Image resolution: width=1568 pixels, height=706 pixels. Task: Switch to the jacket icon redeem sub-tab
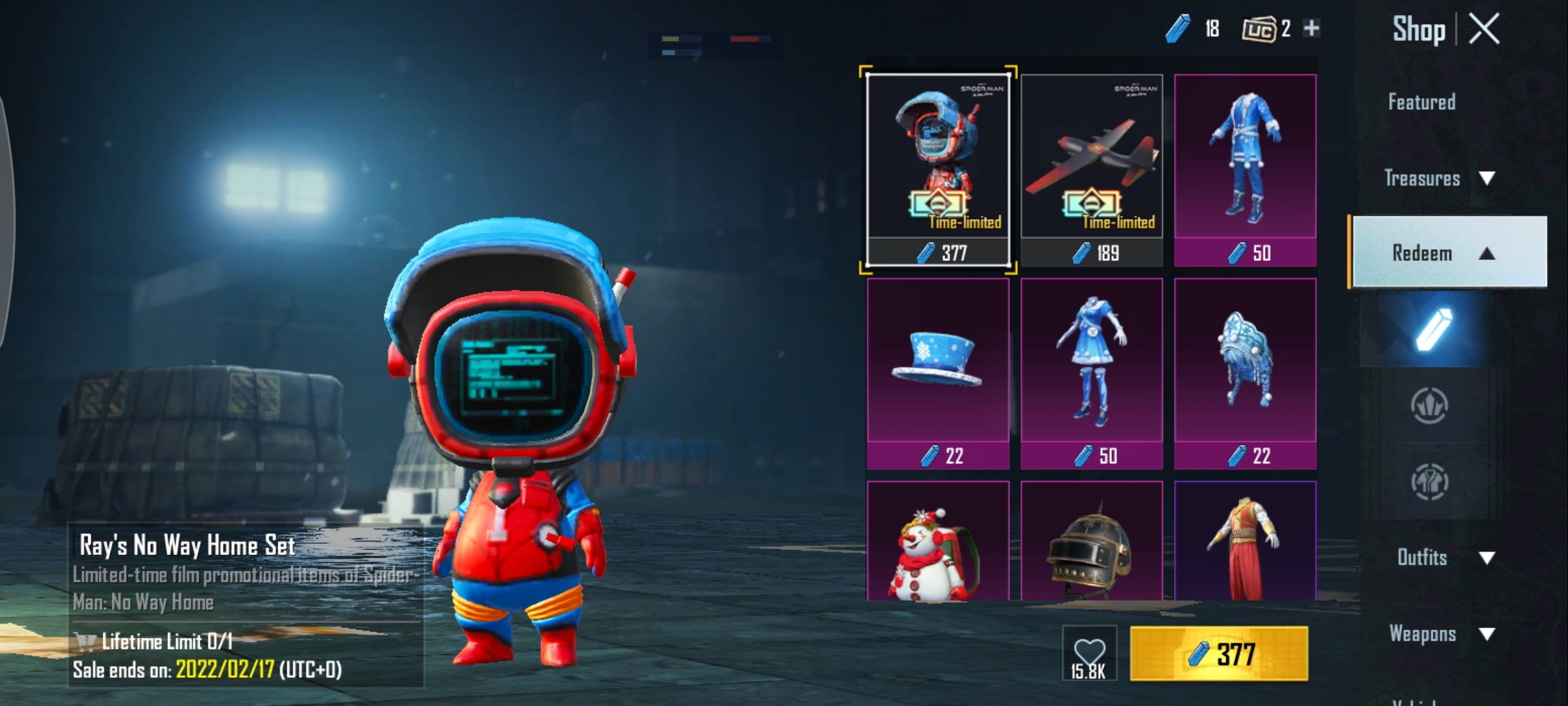[x=1429, y=482]
